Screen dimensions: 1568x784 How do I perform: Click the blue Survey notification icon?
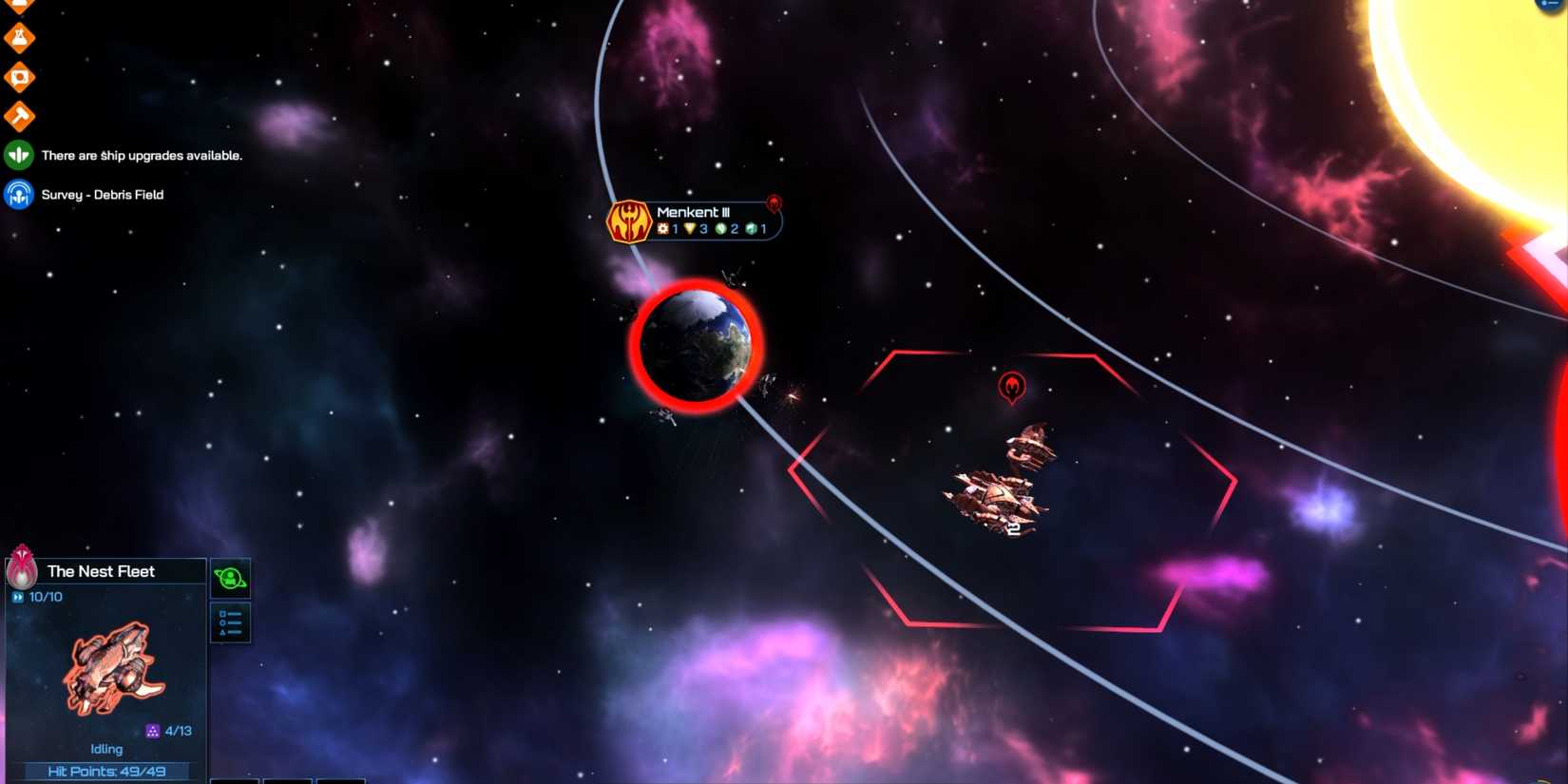point(18,195)
